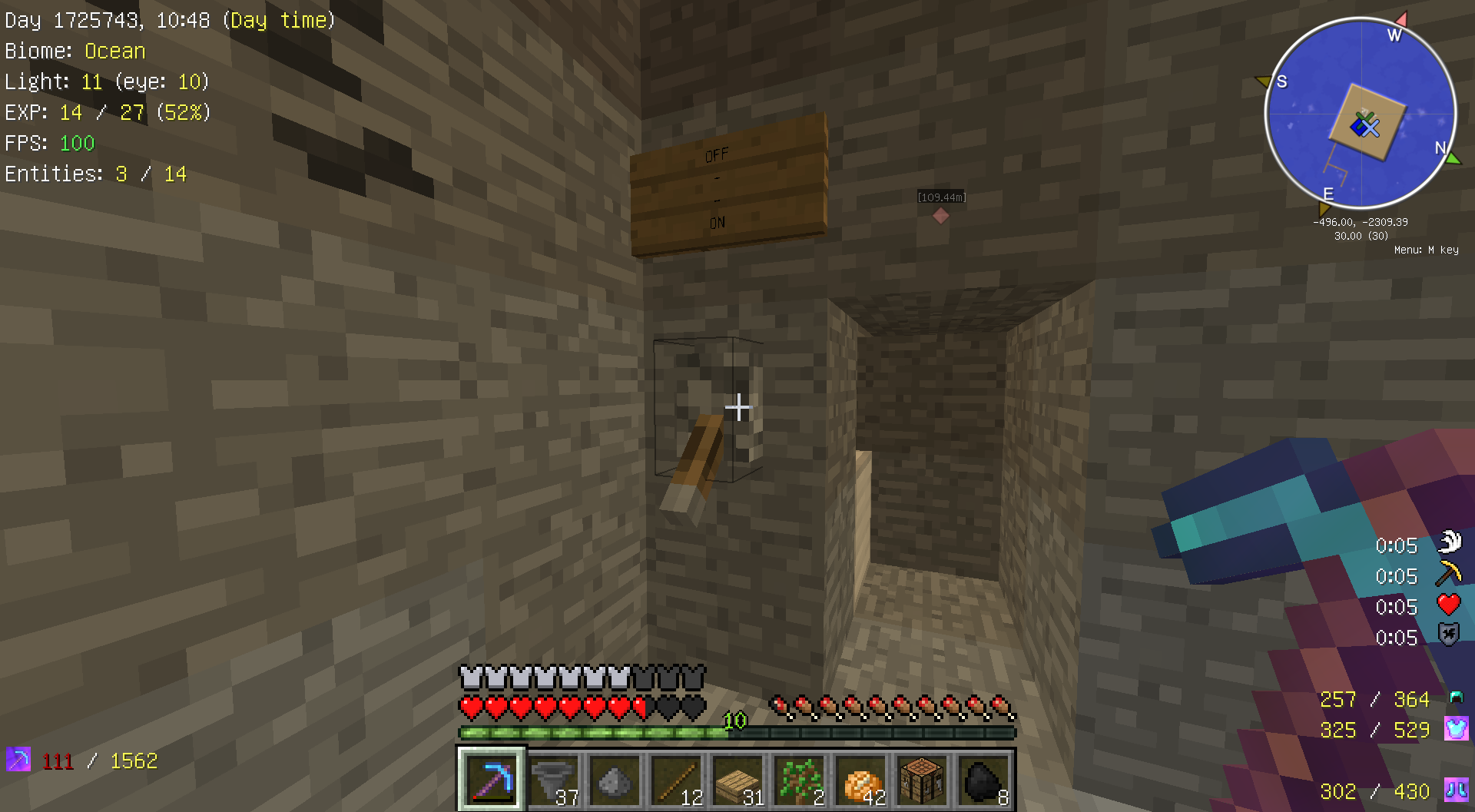This screenshot has width=1475, height=812.
Task: Select the bread stack in the hotbar
Action: (860, 780)
